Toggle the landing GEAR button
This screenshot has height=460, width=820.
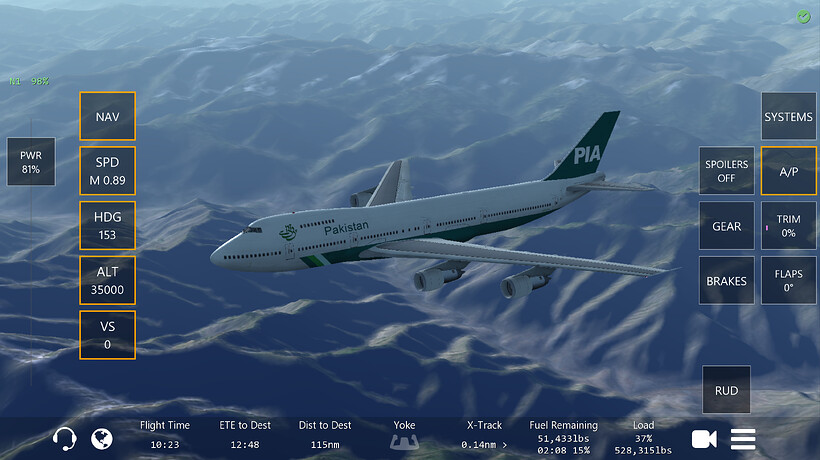click(727, 226)
